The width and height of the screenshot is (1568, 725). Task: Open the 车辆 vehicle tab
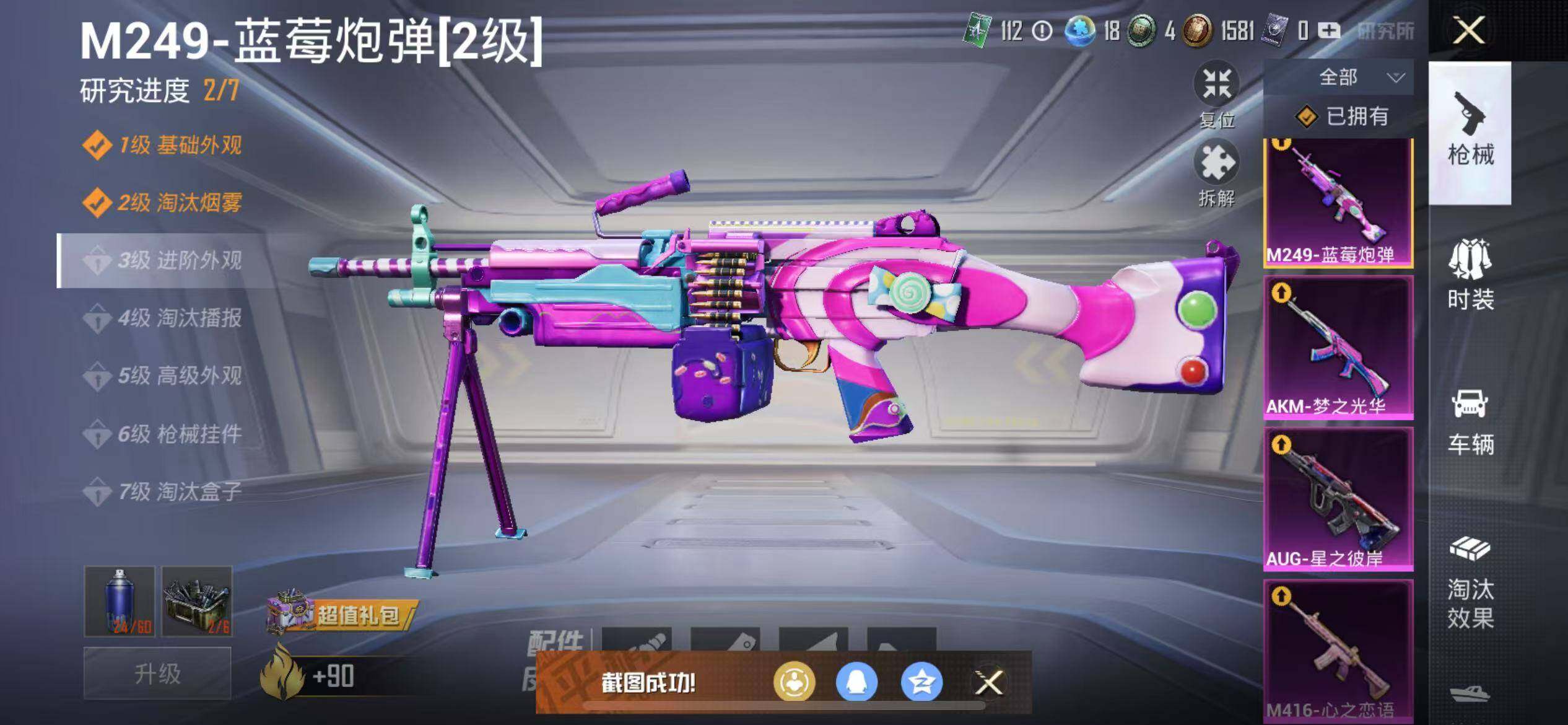coord(1470,421)
